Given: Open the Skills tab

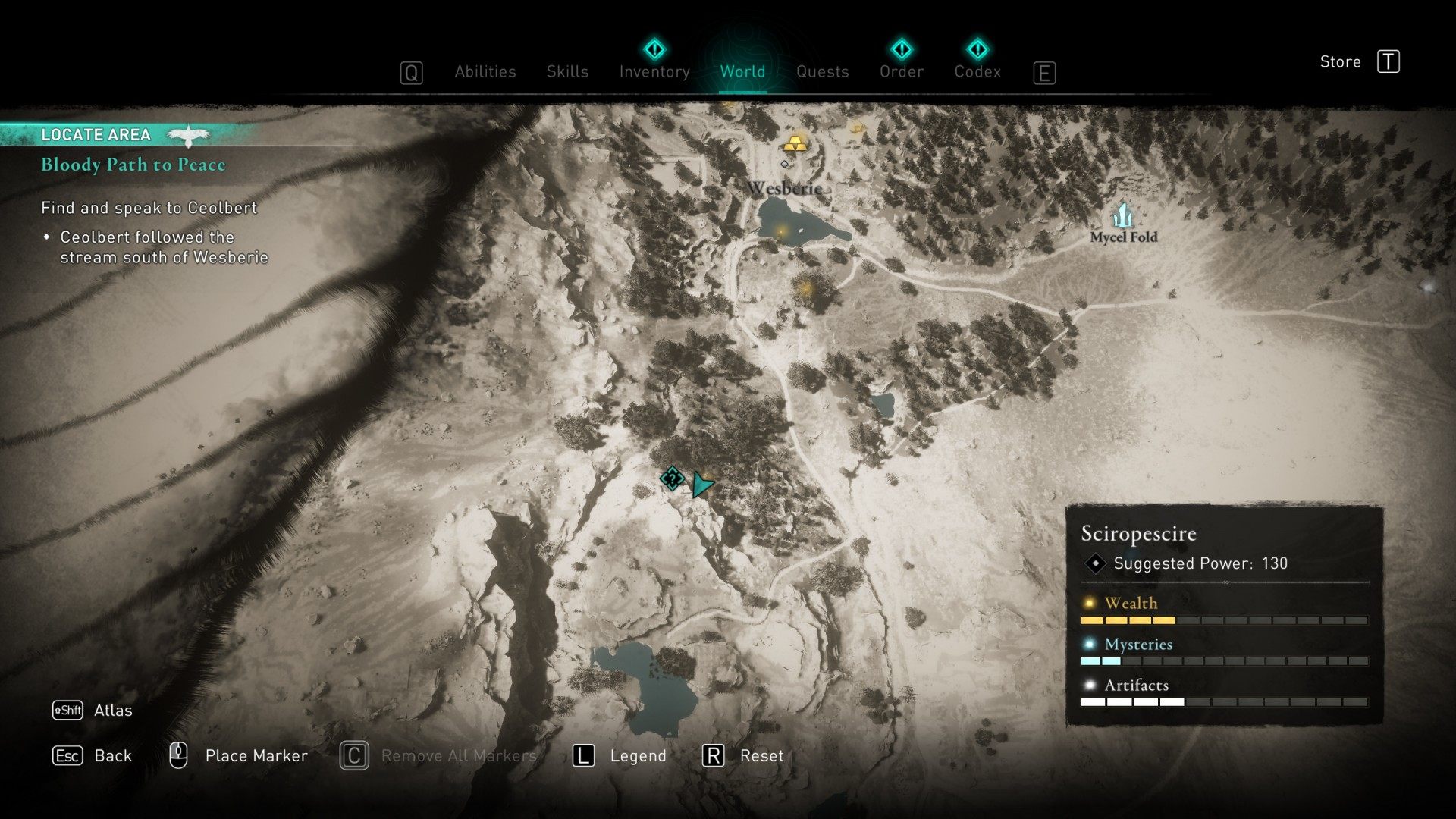Looking at the screenshot, I should 567,71.
